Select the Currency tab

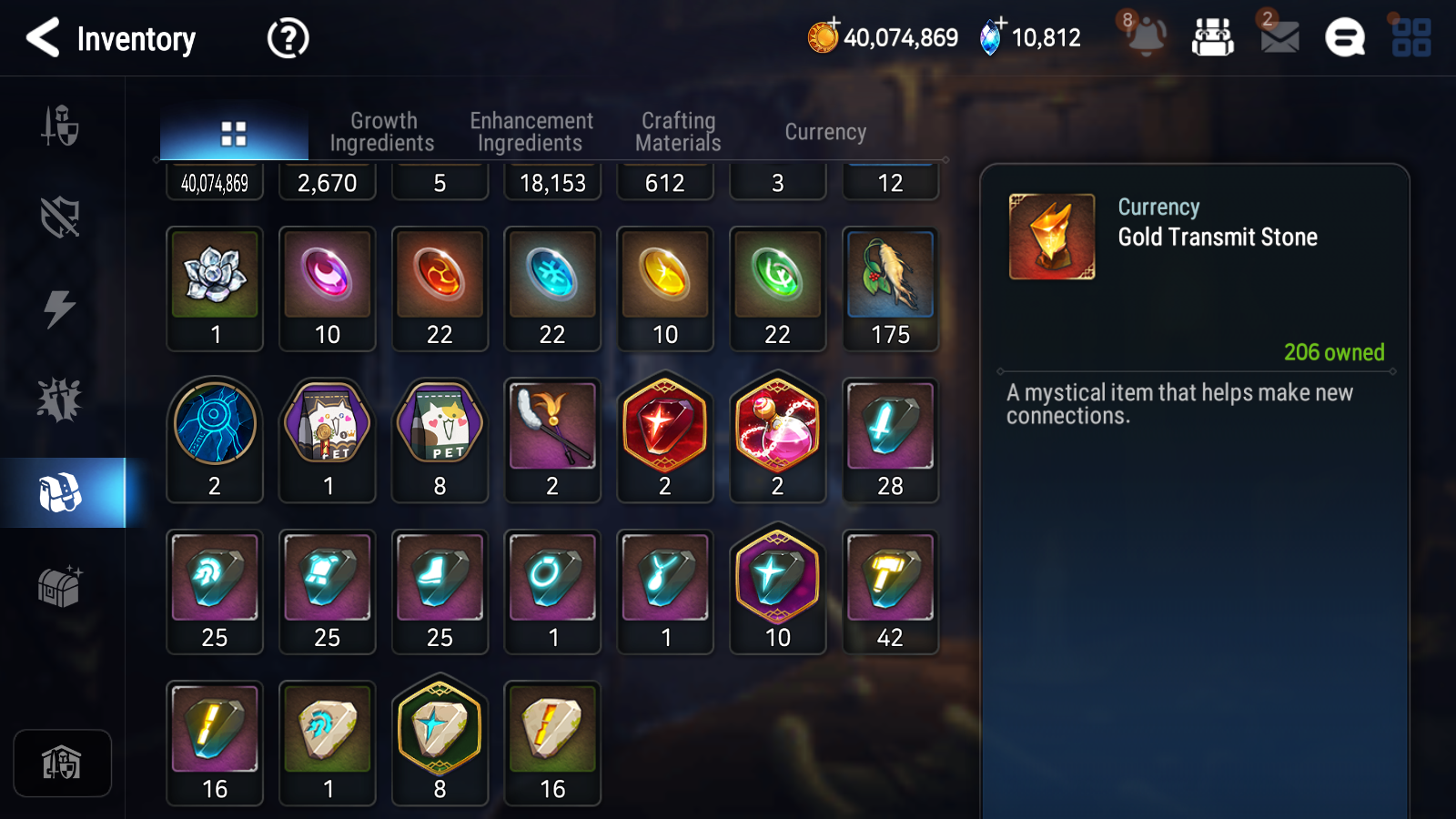(825, 132)
